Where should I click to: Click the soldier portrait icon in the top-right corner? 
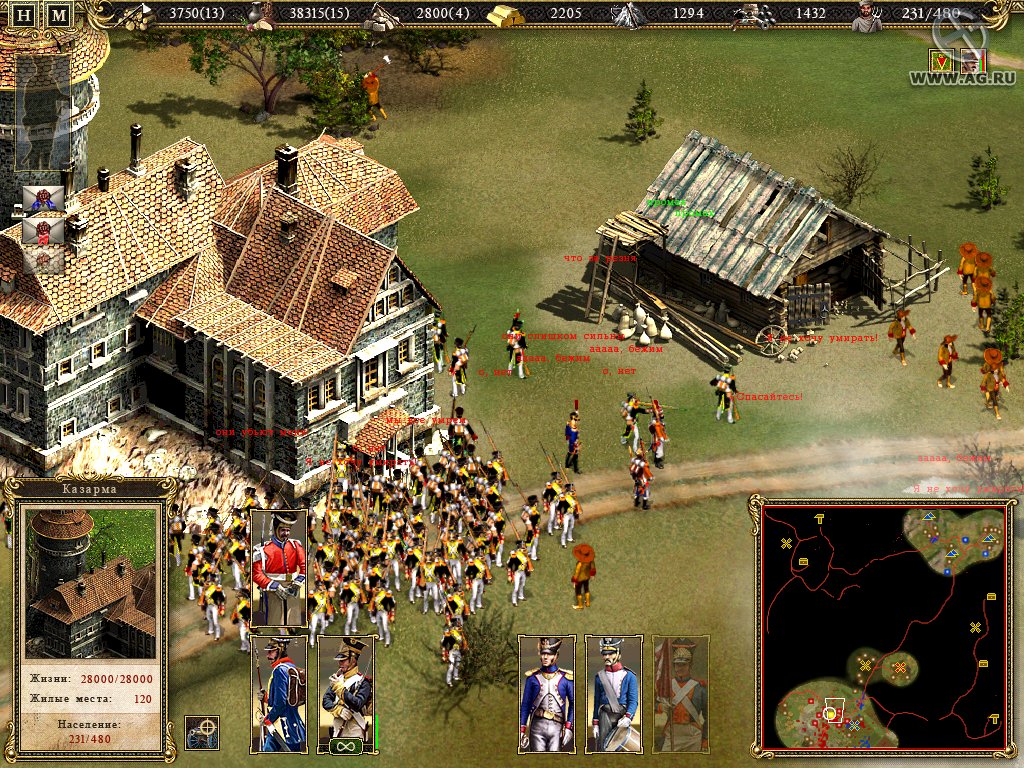971,61
